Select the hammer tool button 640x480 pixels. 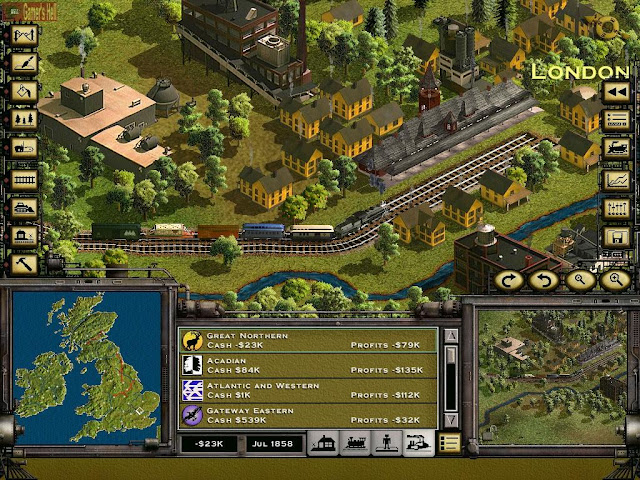pyautogui.click(x=24, y=266)
